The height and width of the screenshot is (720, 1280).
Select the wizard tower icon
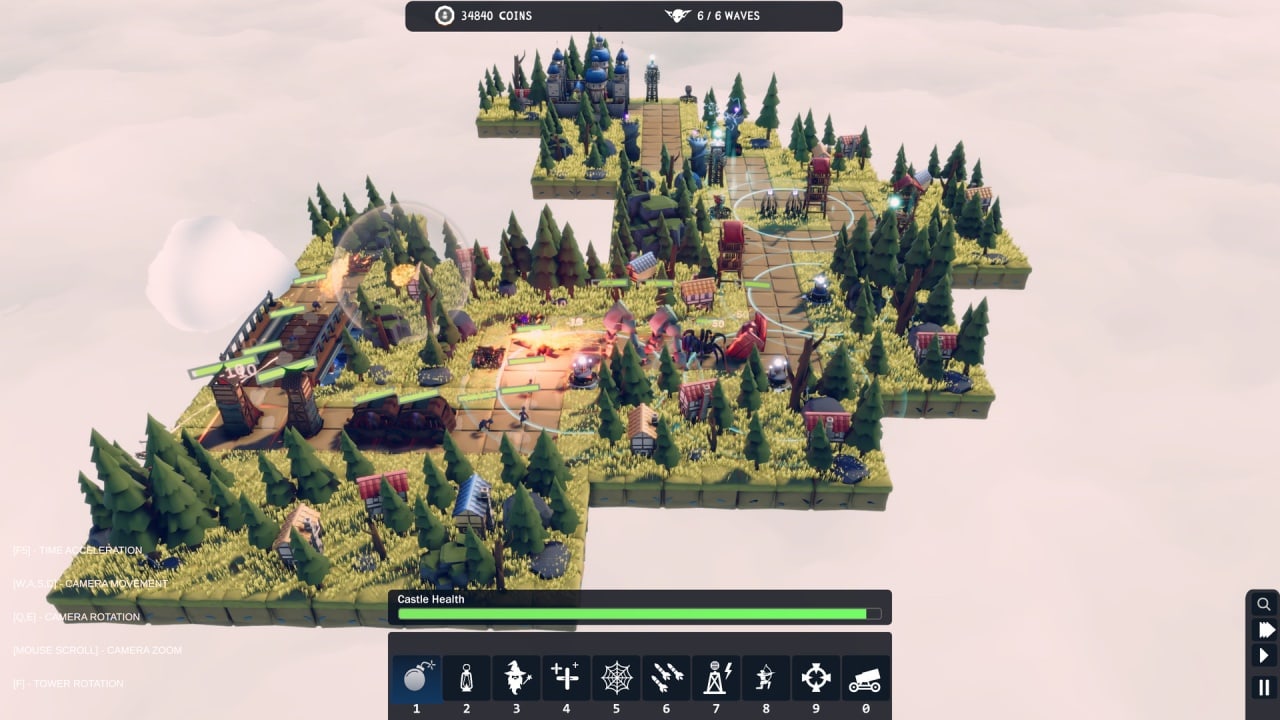click(516, 678)
